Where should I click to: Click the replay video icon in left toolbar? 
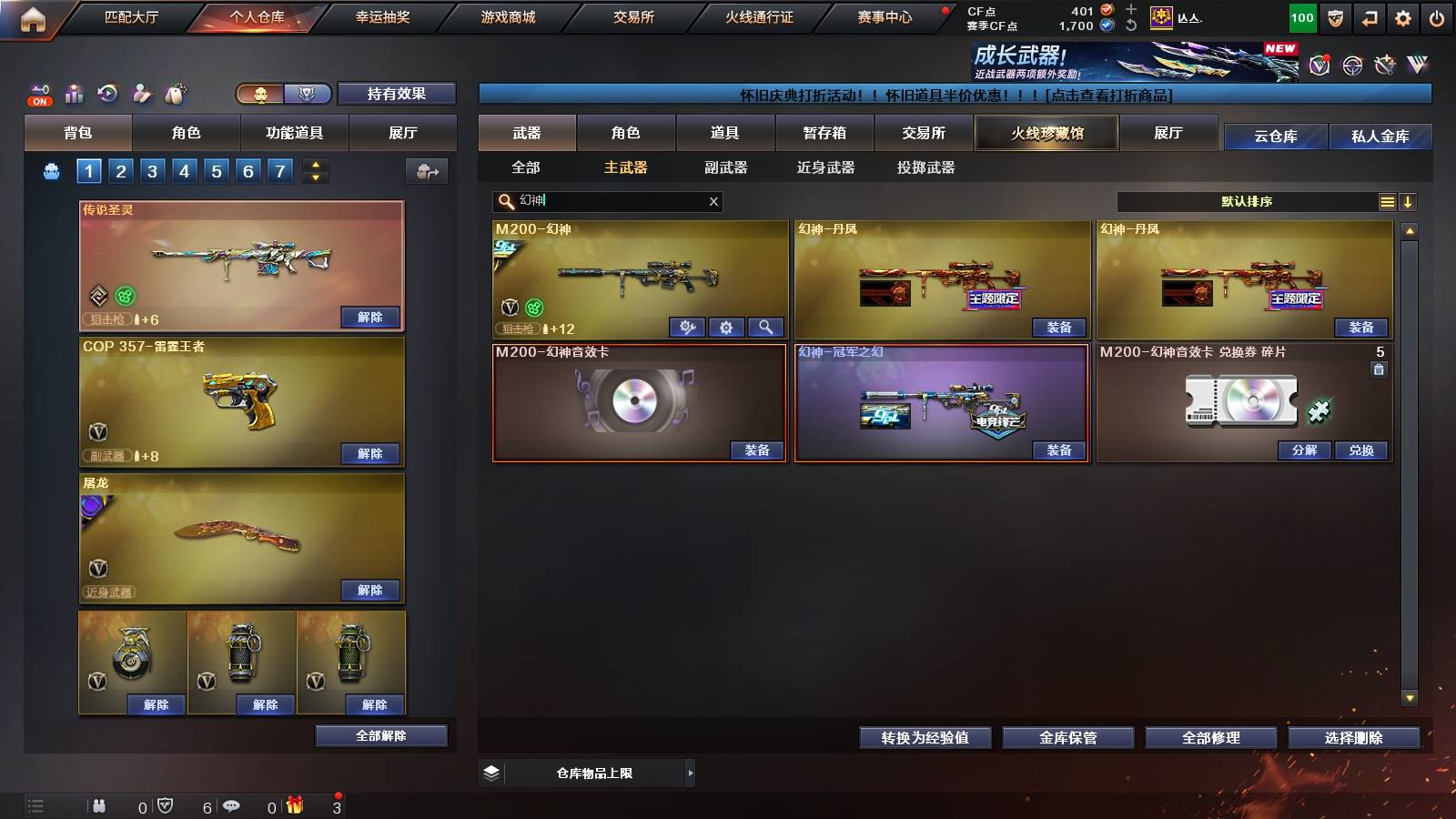106,93
